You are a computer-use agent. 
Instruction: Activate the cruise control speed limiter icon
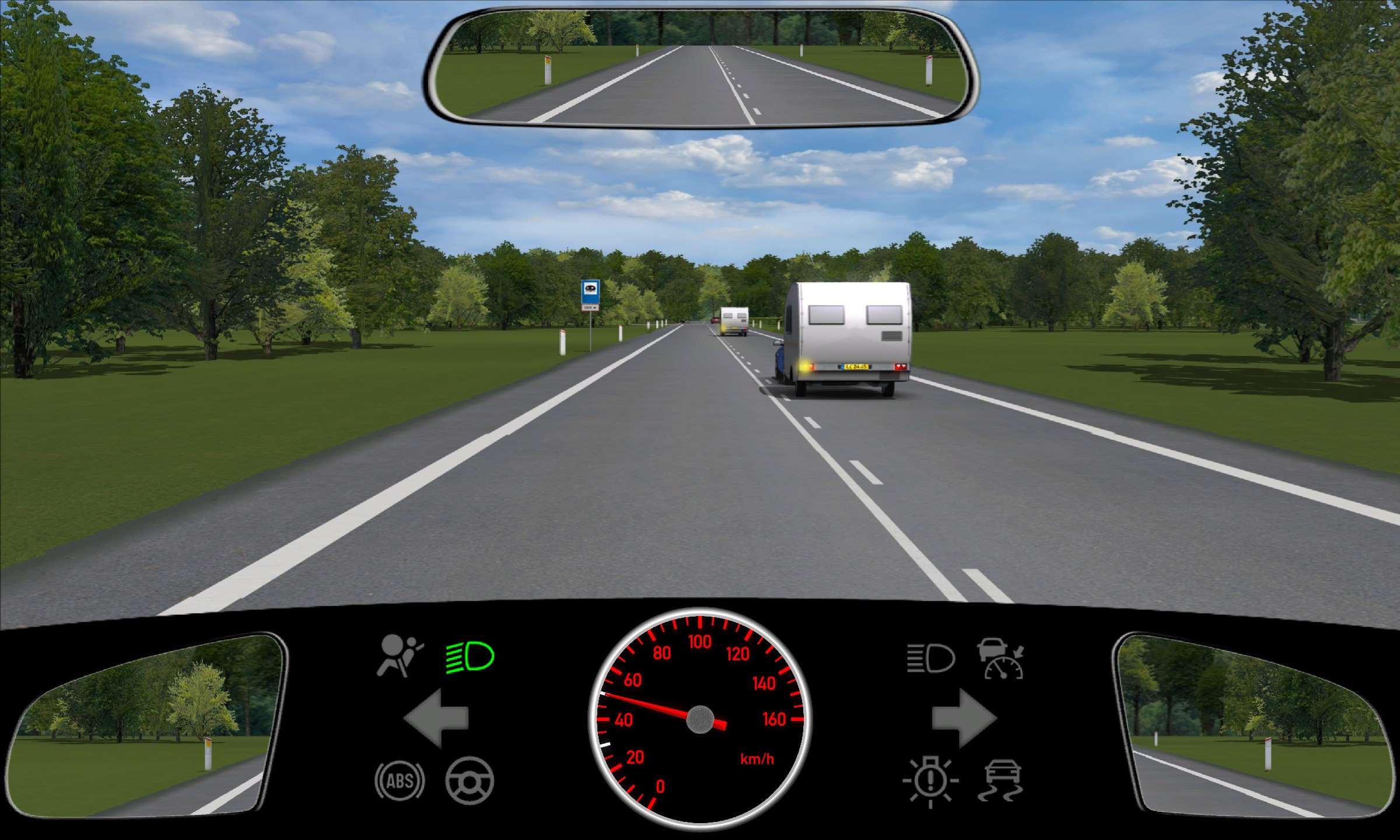pyautogui.click(x=1002, y=659)
